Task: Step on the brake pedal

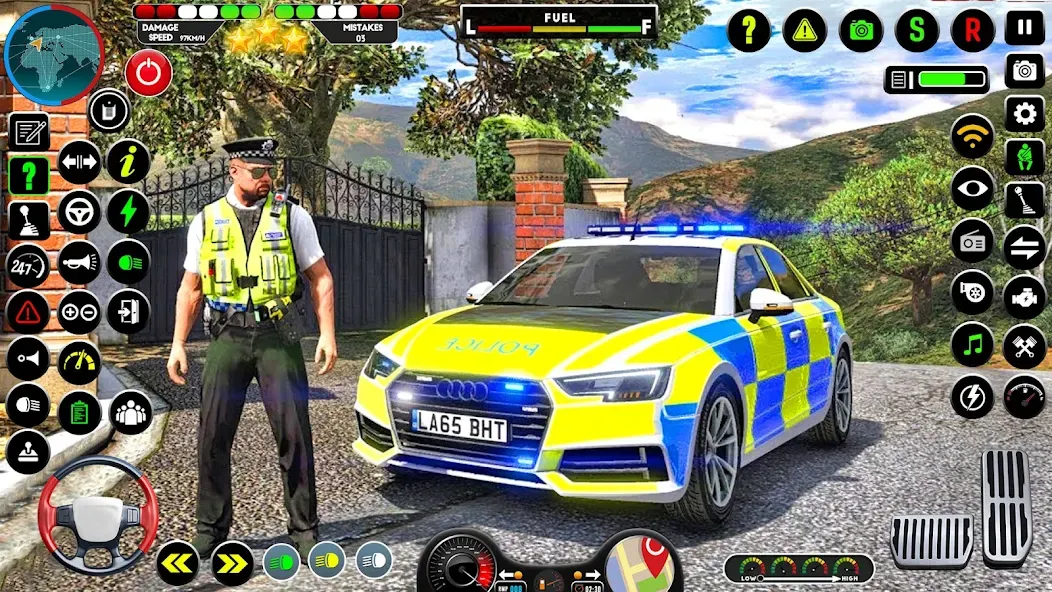Action: point(931,541)
